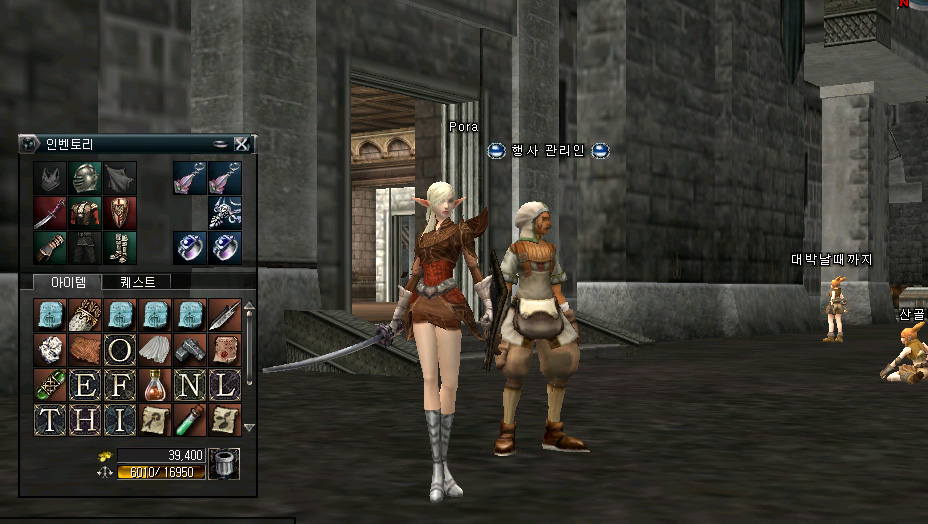
Task: Select the 아이템 items tab
Action: coord(68,282)
